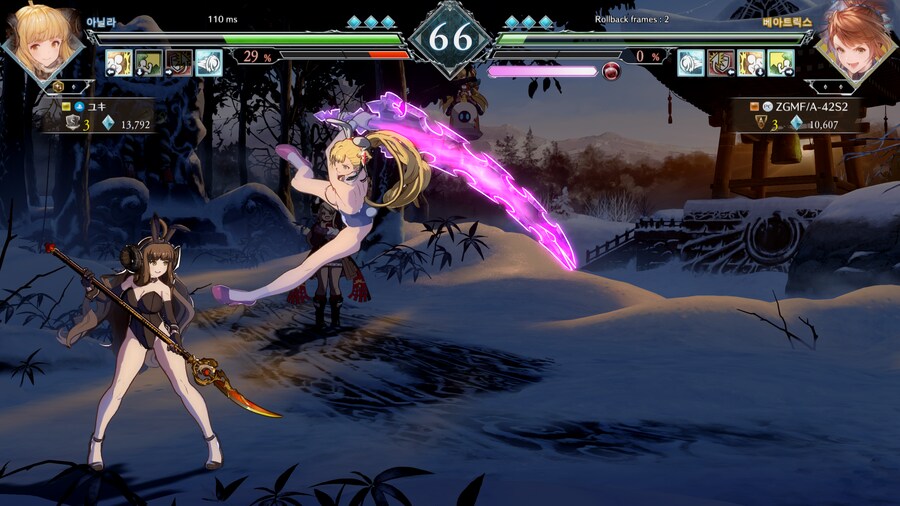Select Anila's darkened right-arrow skill icon
900x506 pixels.
pyautogui.click(x=178, y=63)
